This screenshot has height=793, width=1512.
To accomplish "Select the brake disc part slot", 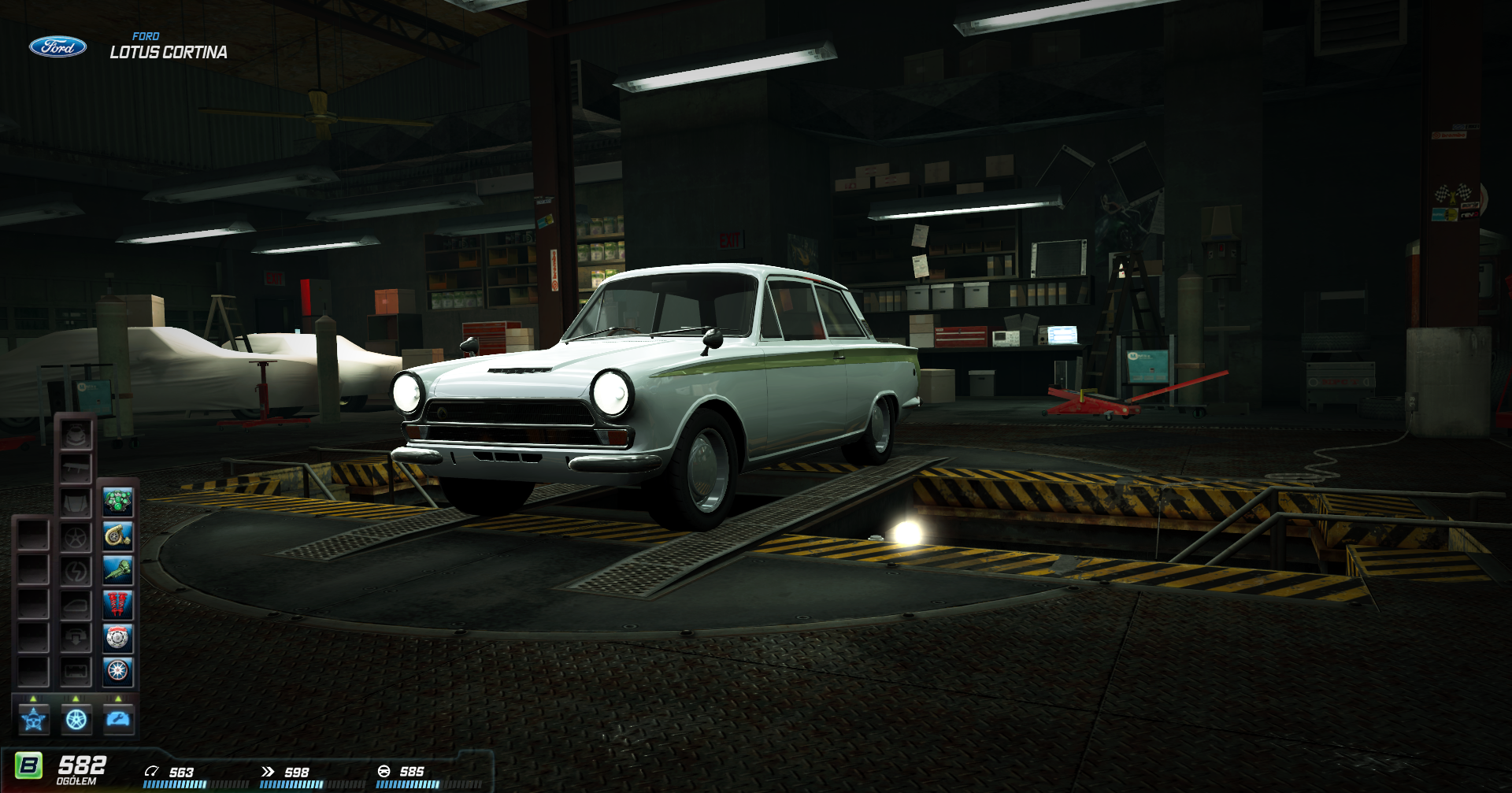I will click(x=118, y=638).
